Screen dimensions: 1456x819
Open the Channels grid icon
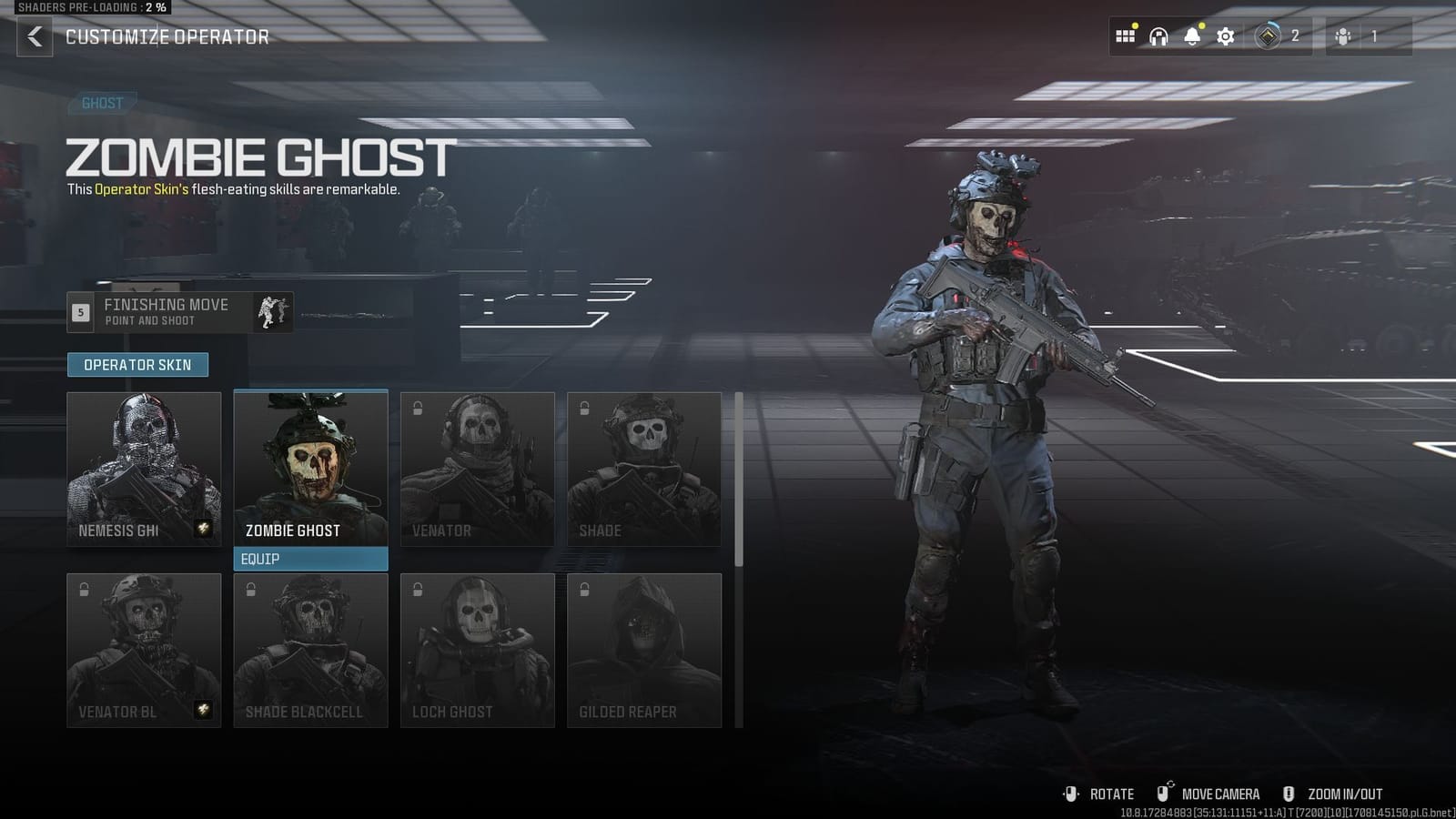point(1126,36)
